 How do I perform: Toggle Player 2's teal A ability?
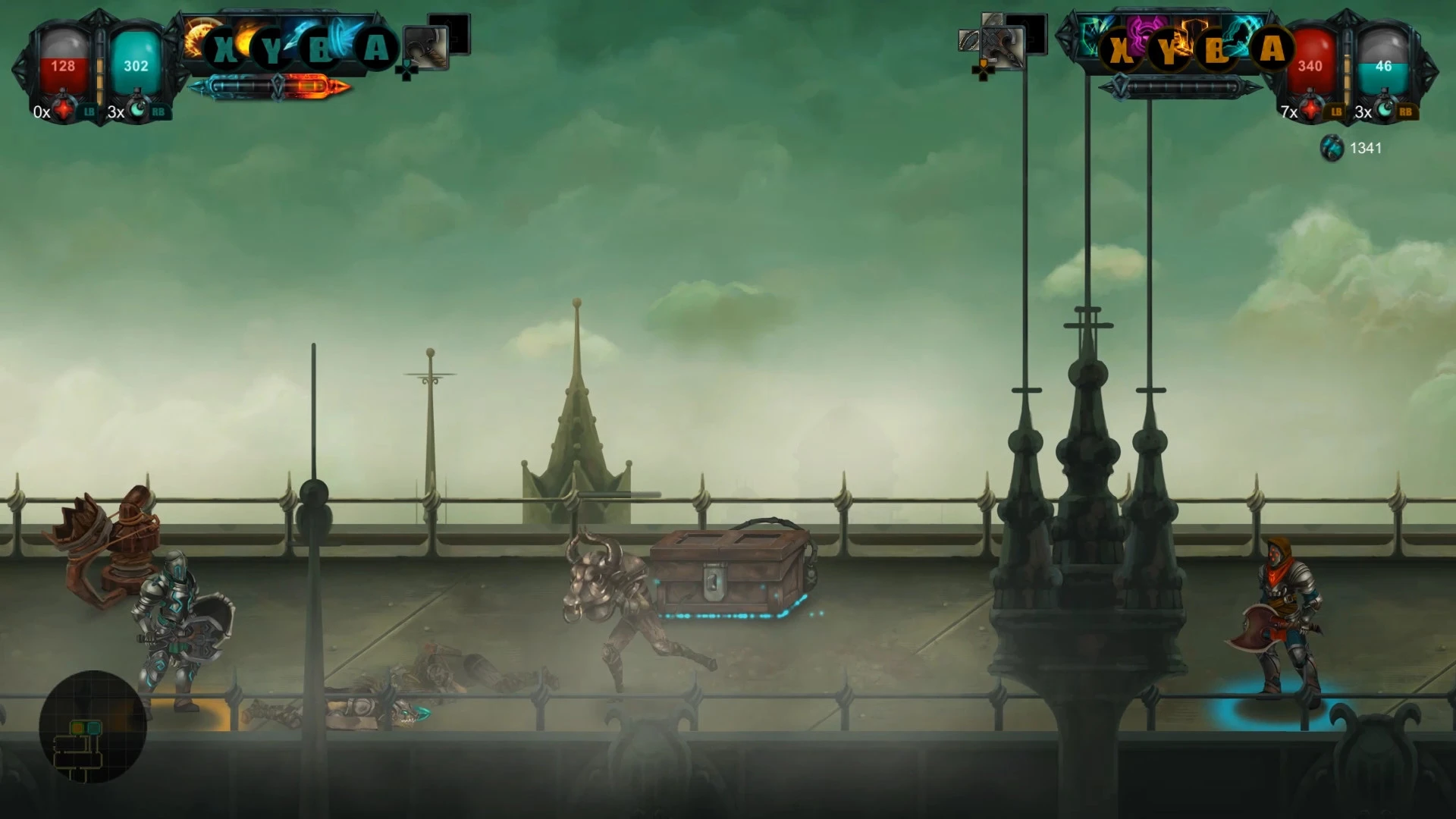click(x=1274, y=49)
